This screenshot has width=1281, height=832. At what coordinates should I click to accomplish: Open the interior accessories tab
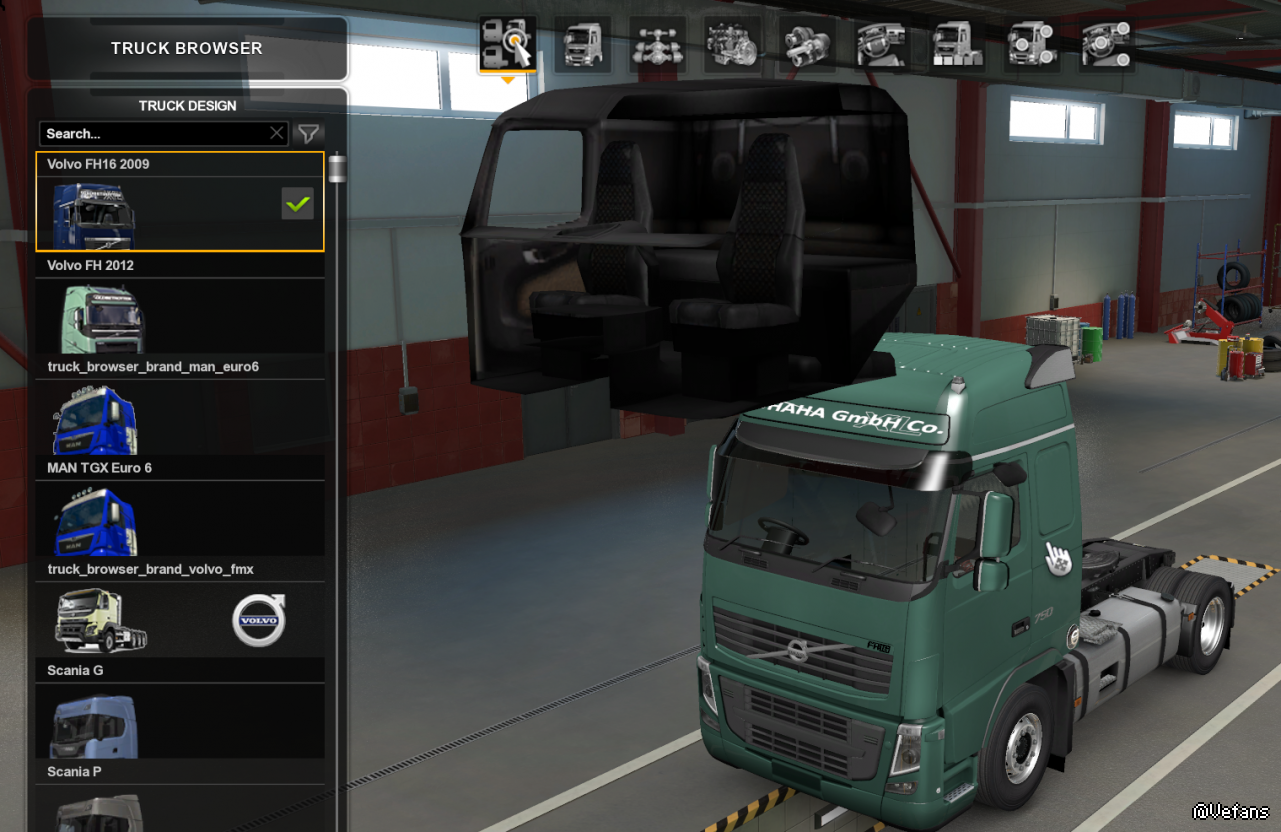click(1107, 44)
